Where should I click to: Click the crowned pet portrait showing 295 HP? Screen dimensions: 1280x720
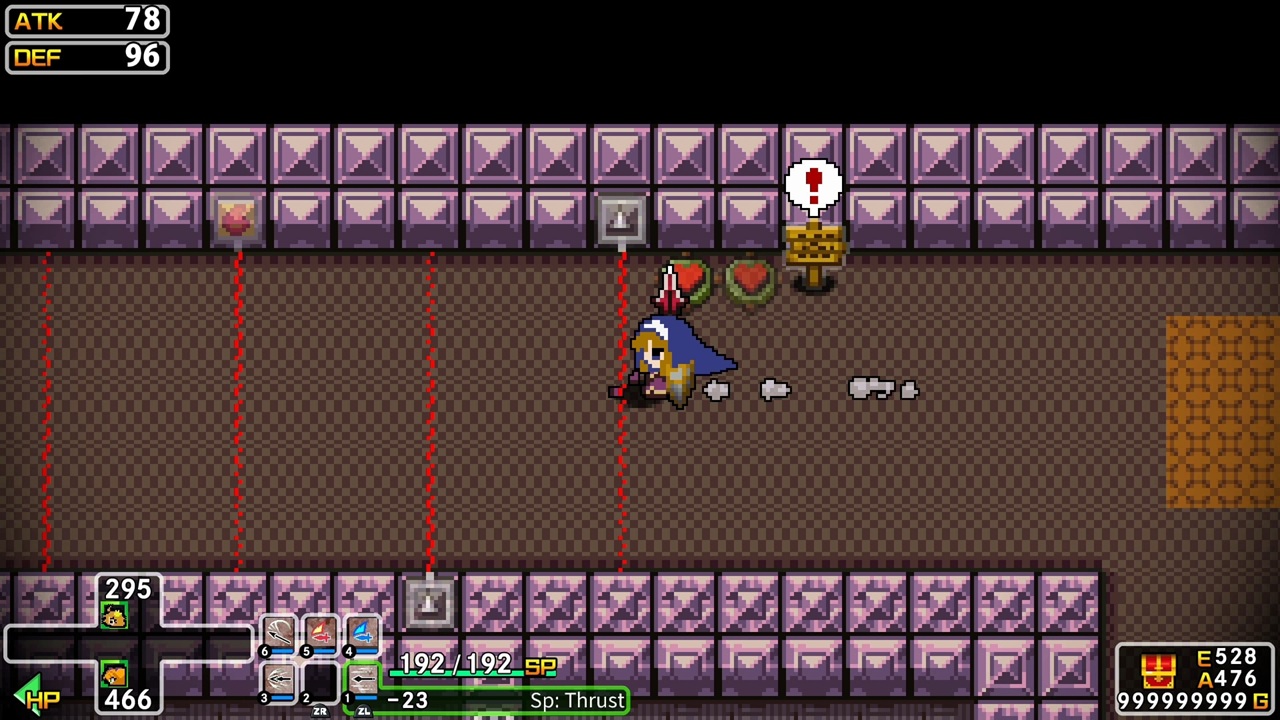[x=113, y=615]
